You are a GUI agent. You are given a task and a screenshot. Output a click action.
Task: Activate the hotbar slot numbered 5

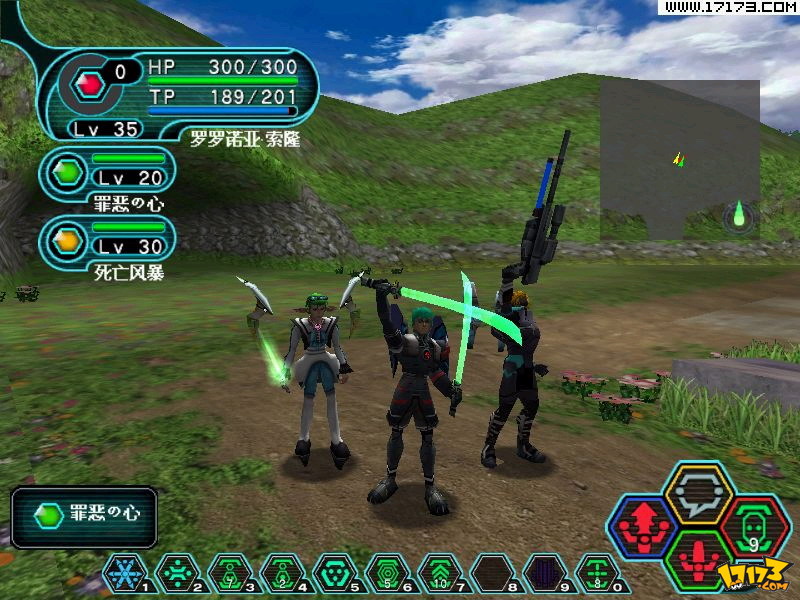(335, 573)
